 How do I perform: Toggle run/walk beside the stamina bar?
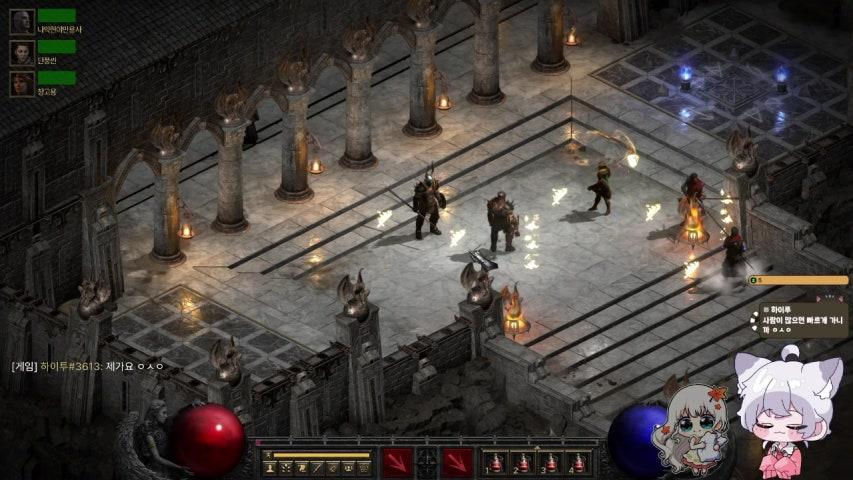pos(267,455)
